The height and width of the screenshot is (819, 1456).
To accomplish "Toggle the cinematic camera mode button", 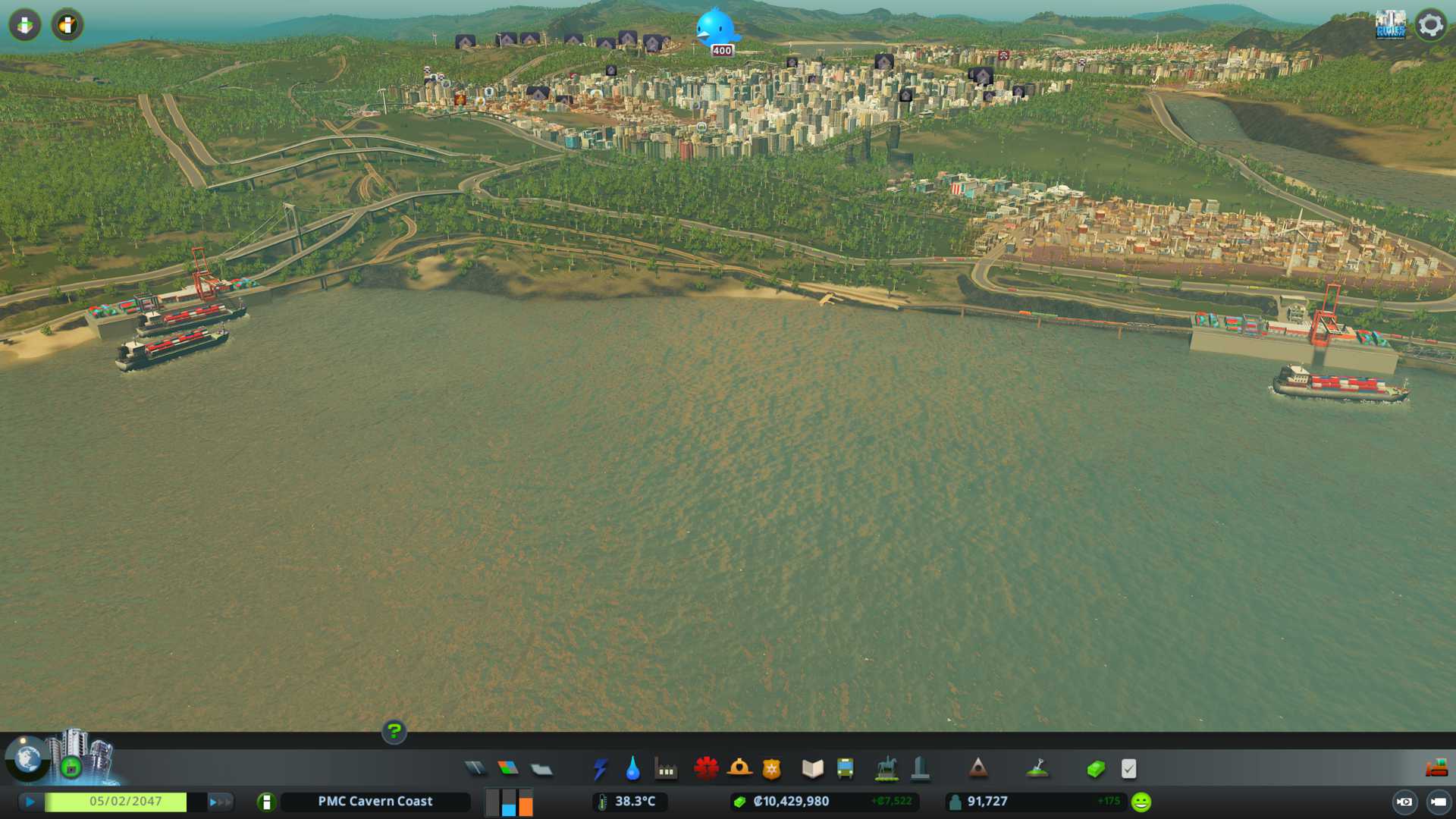I will coord(1404,802).
